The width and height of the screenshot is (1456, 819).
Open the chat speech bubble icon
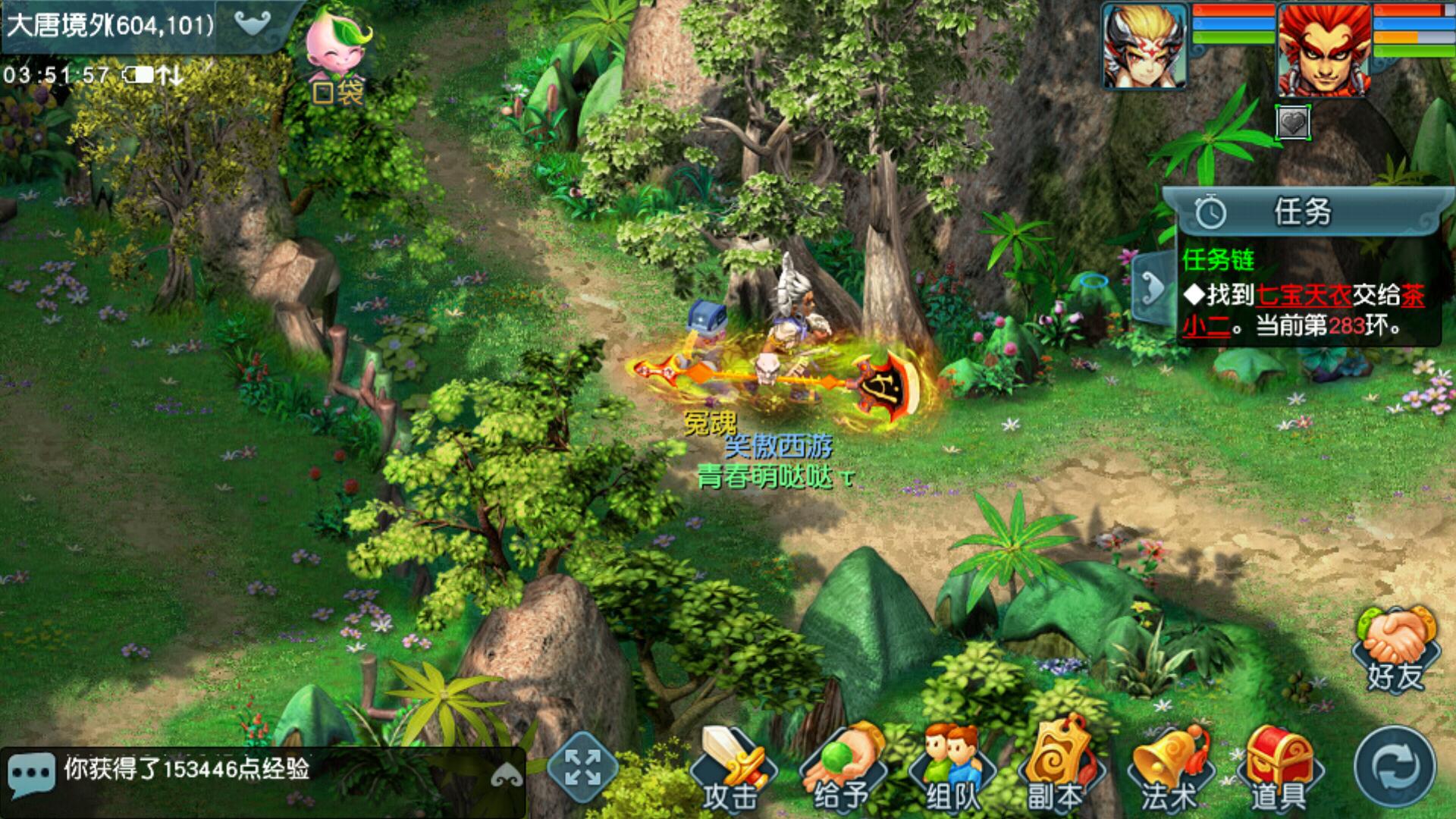click(x=31, y=773)
